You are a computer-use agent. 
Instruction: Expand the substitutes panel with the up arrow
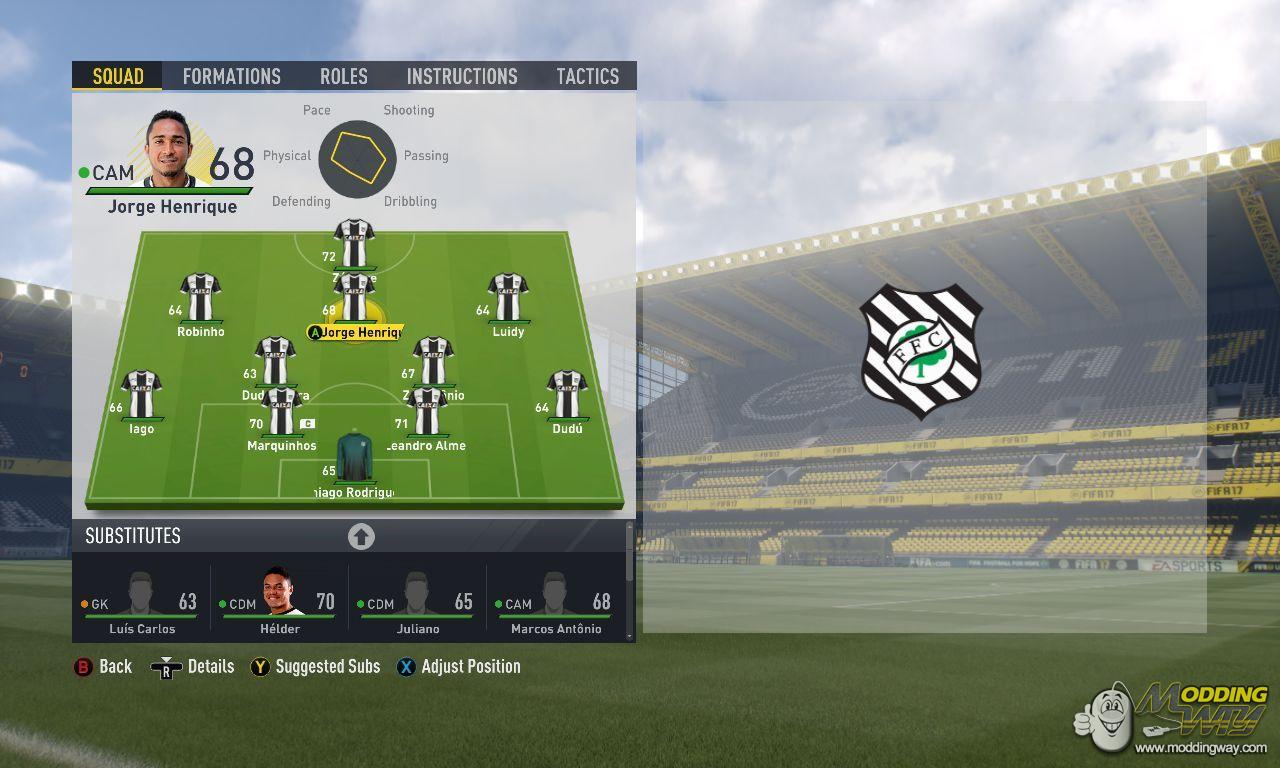tap(361, 537)
